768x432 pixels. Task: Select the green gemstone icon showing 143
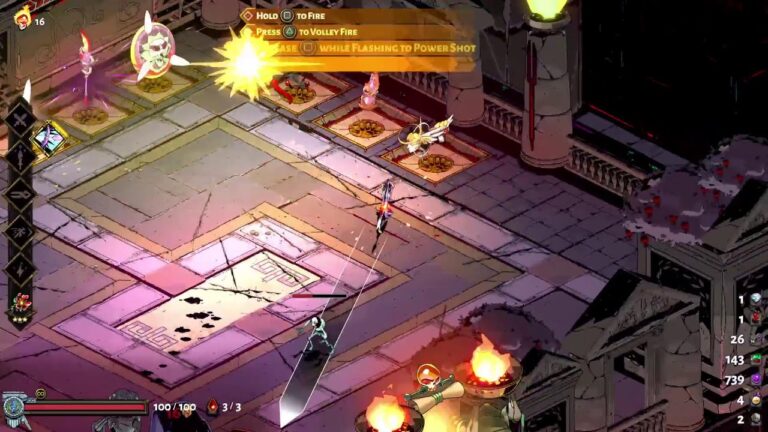[756, 359]
